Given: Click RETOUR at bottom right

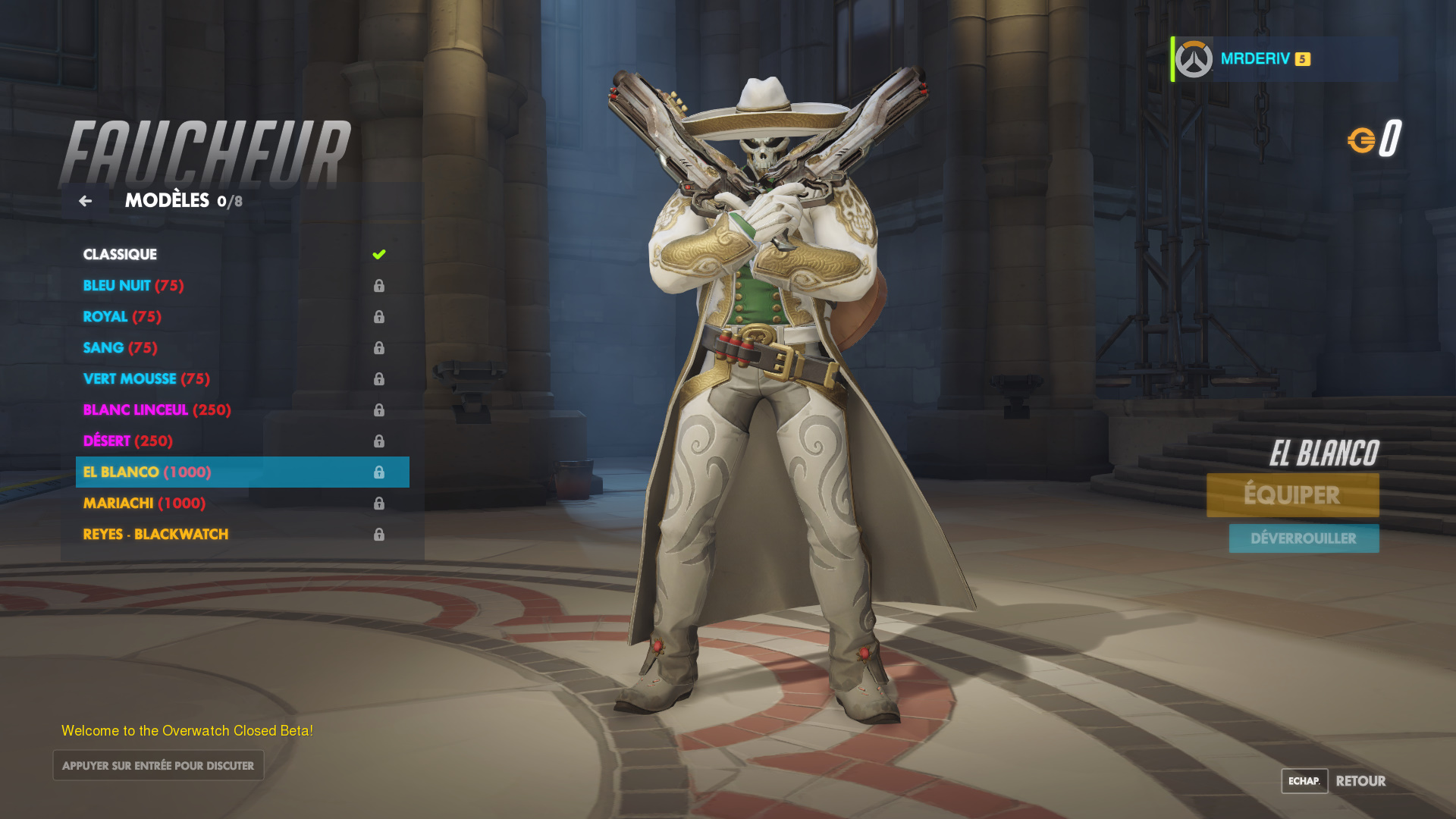Looking at the screenshot, I should click(x=1361, y=781).
